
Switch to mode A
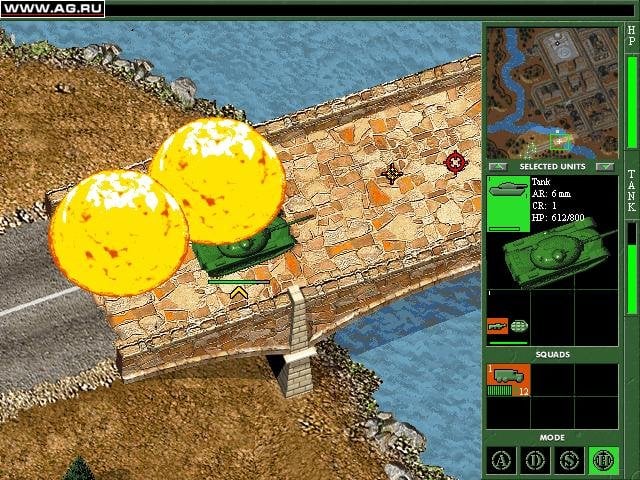pos(501,459)
